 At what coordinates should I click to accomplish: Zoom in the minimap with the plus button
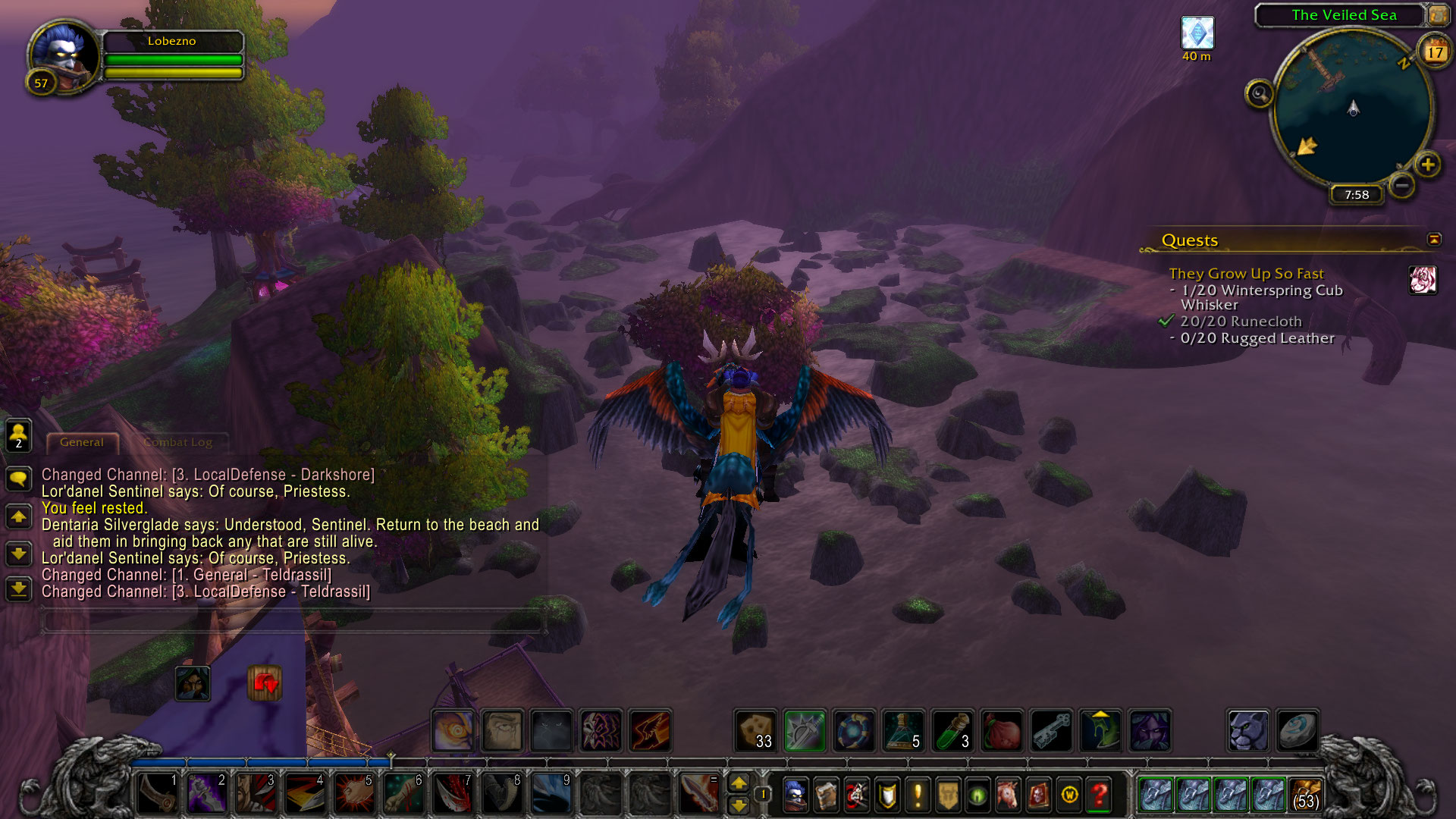(1427, 165)
